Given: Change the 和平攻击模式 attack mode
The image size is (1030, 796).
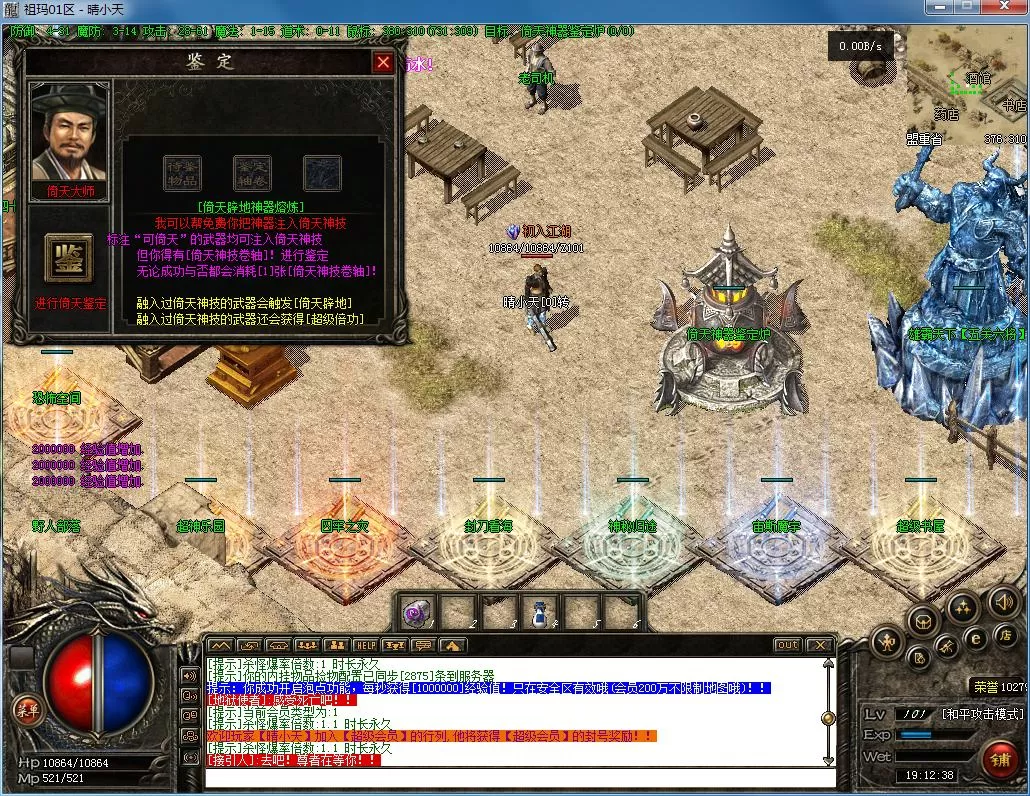Looking at the screenshot, I should (x=982, y=714).
